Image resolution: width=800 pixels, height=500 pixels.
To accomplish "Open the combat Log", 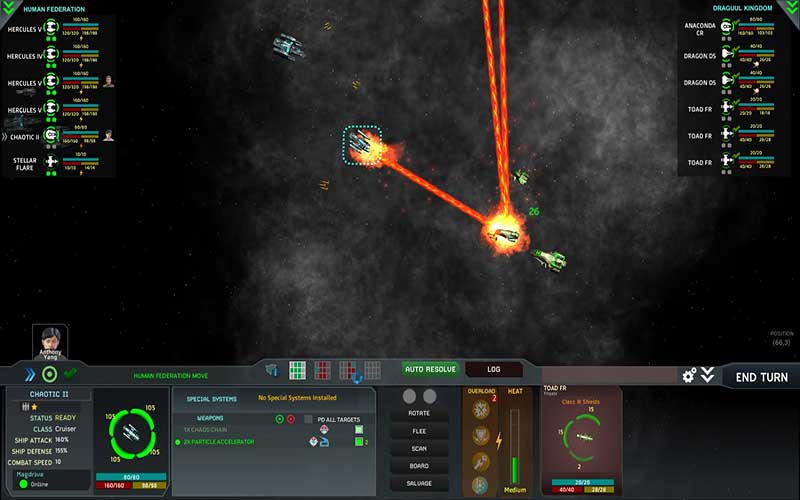I will coord(494,369).
